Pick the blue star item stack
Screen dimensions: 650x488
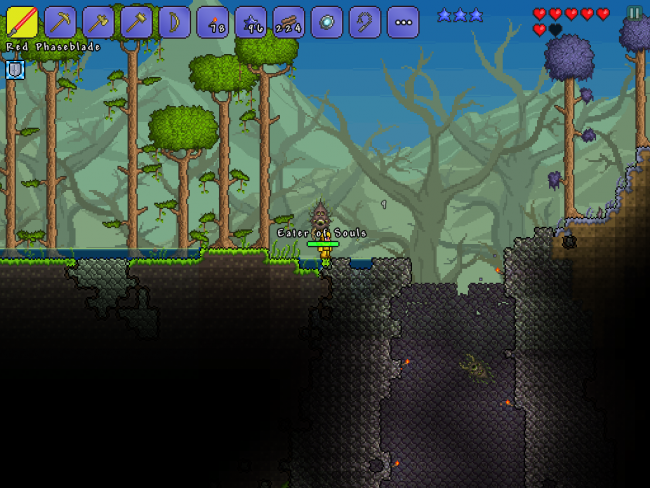[x=250, y=22]
